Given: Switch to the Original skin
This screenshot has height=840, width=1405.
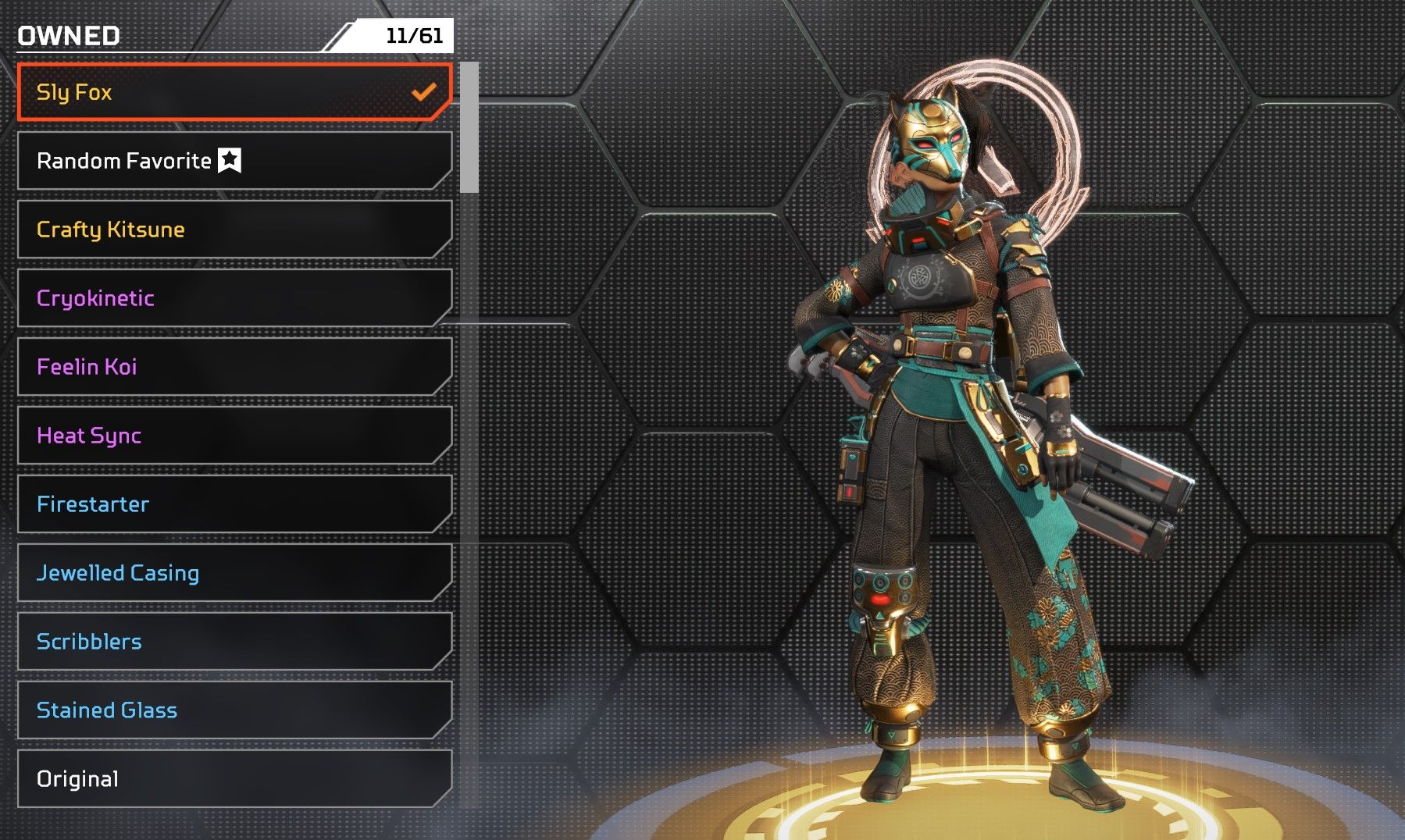Looking at the screenshot, I should pyautogui.click(x=234, y=779).
